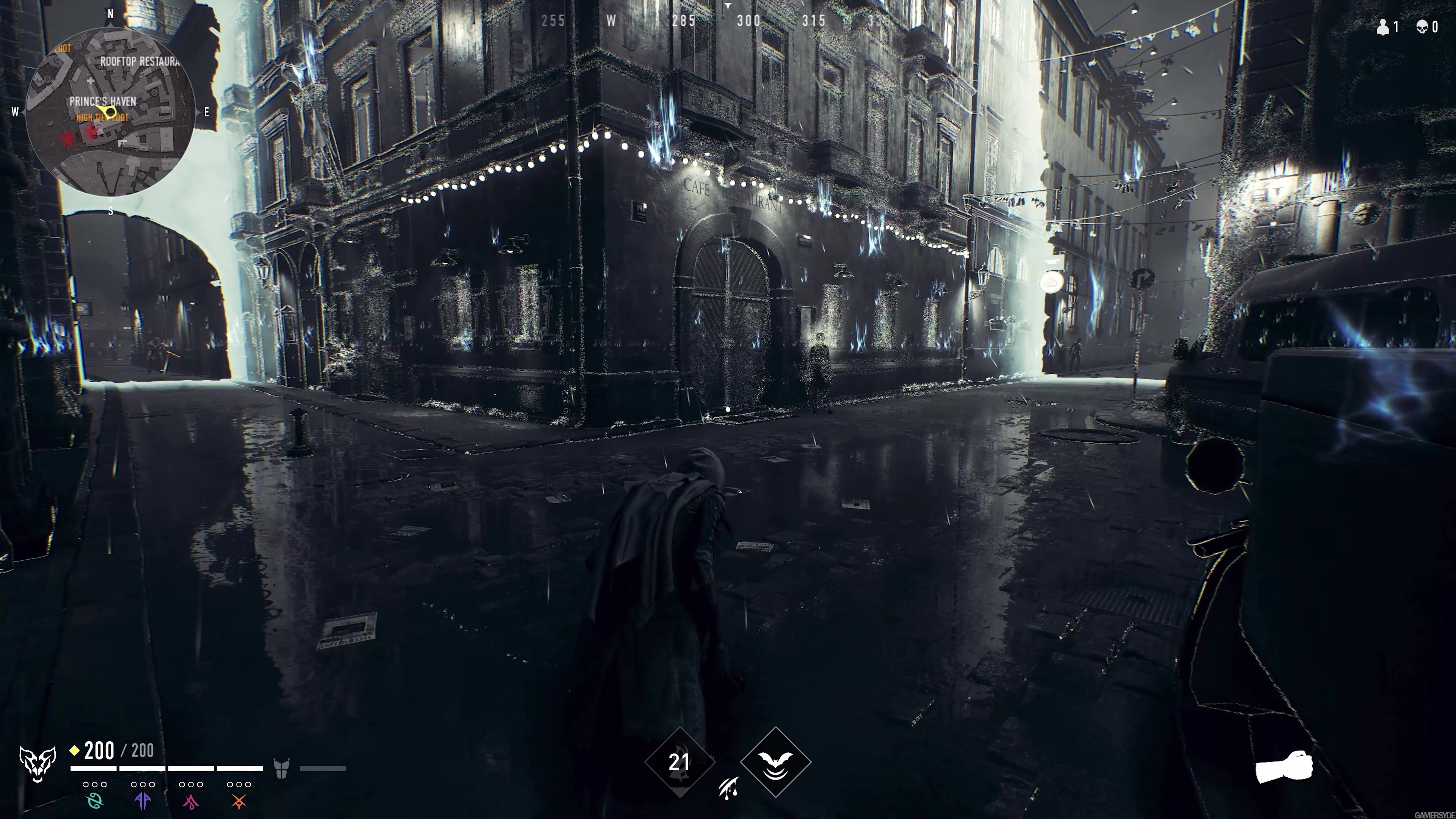This screenshot has height=819, width=1456.
Task: Click the HIGH TIER LOOT label
Action: [102, 118]
